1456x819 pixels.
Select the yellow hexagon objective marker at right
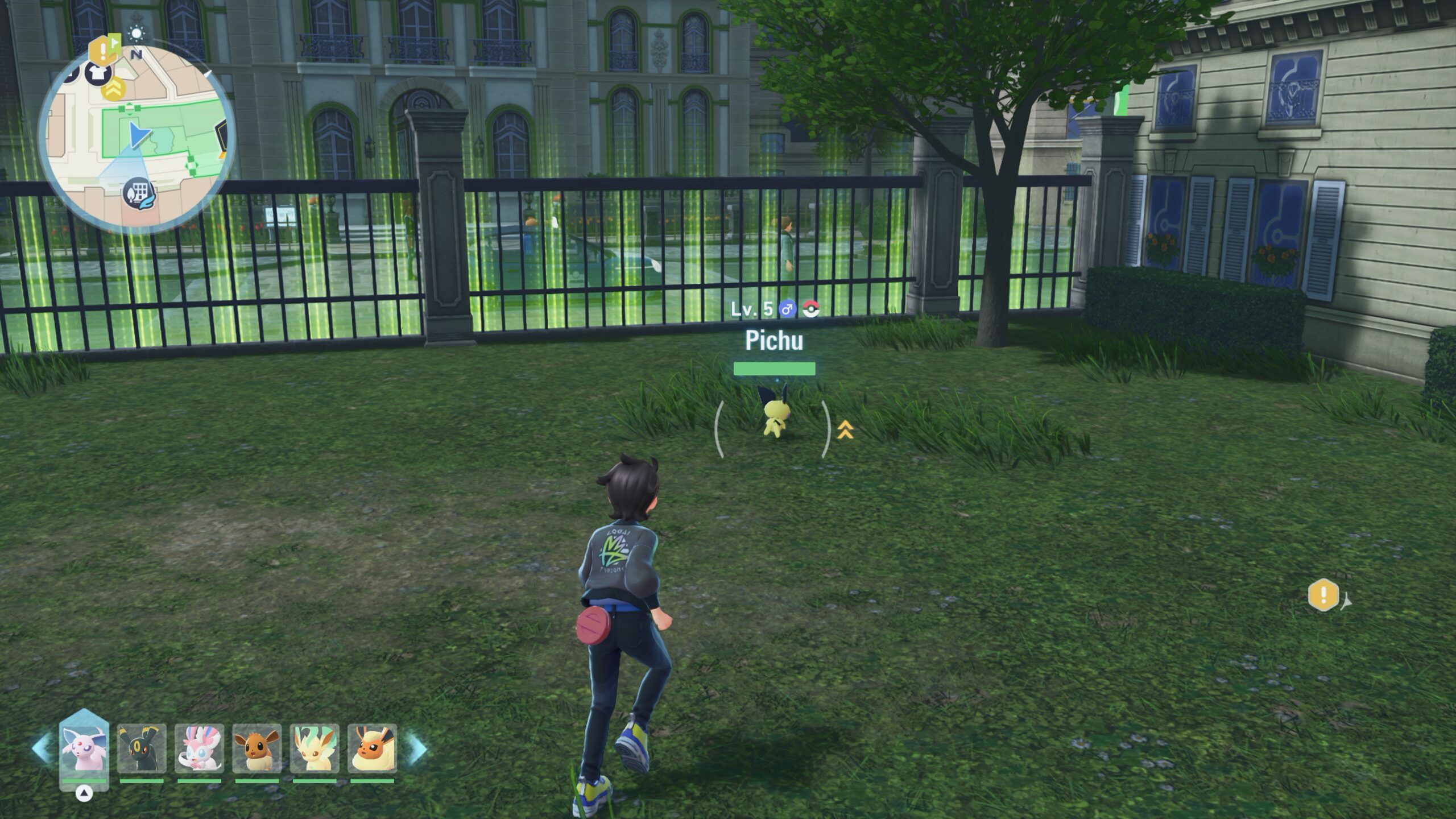click(x=1323, y=595)
